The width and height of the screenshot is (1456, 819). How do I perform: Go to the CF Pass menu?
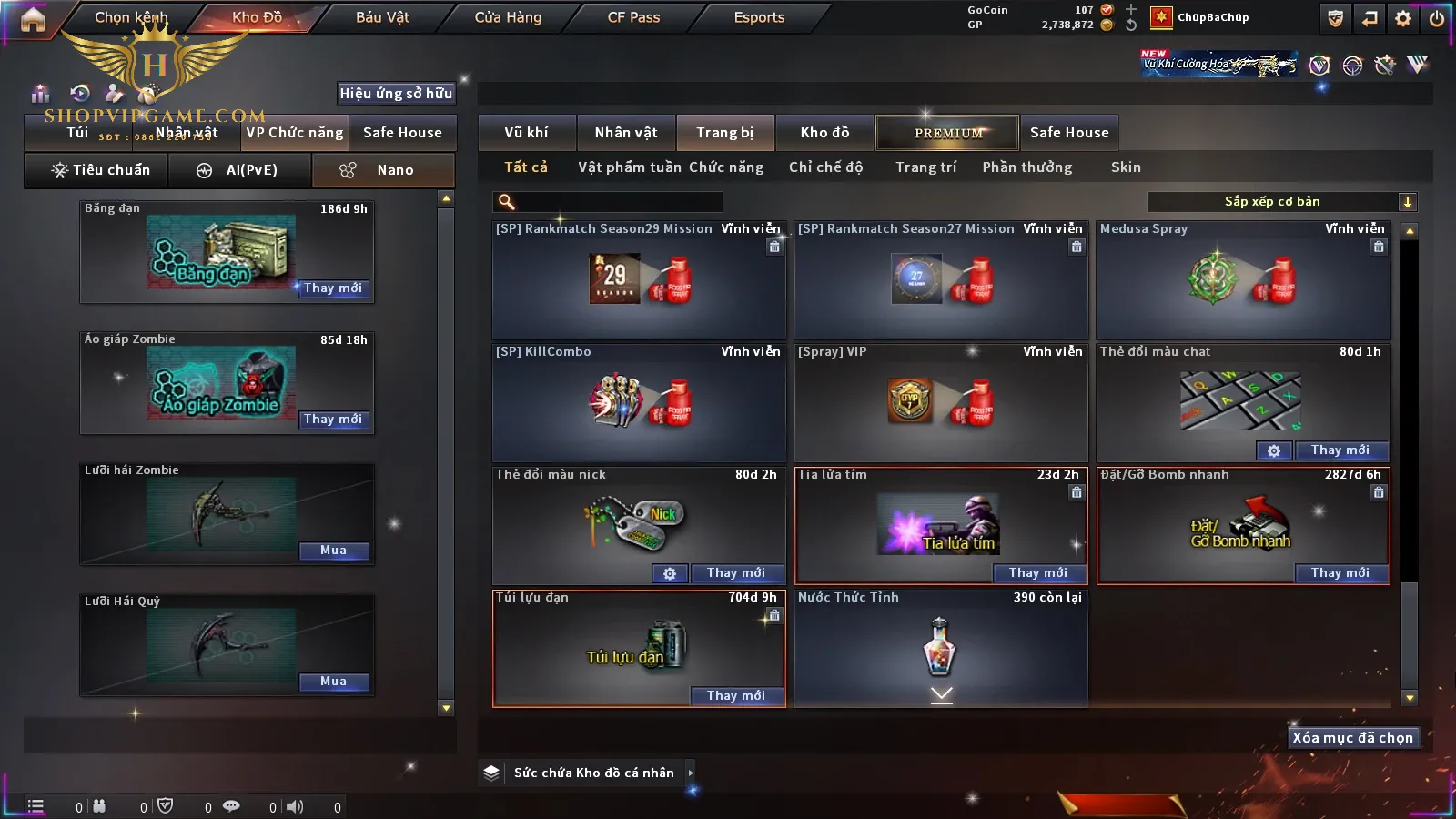click(633, 17)
